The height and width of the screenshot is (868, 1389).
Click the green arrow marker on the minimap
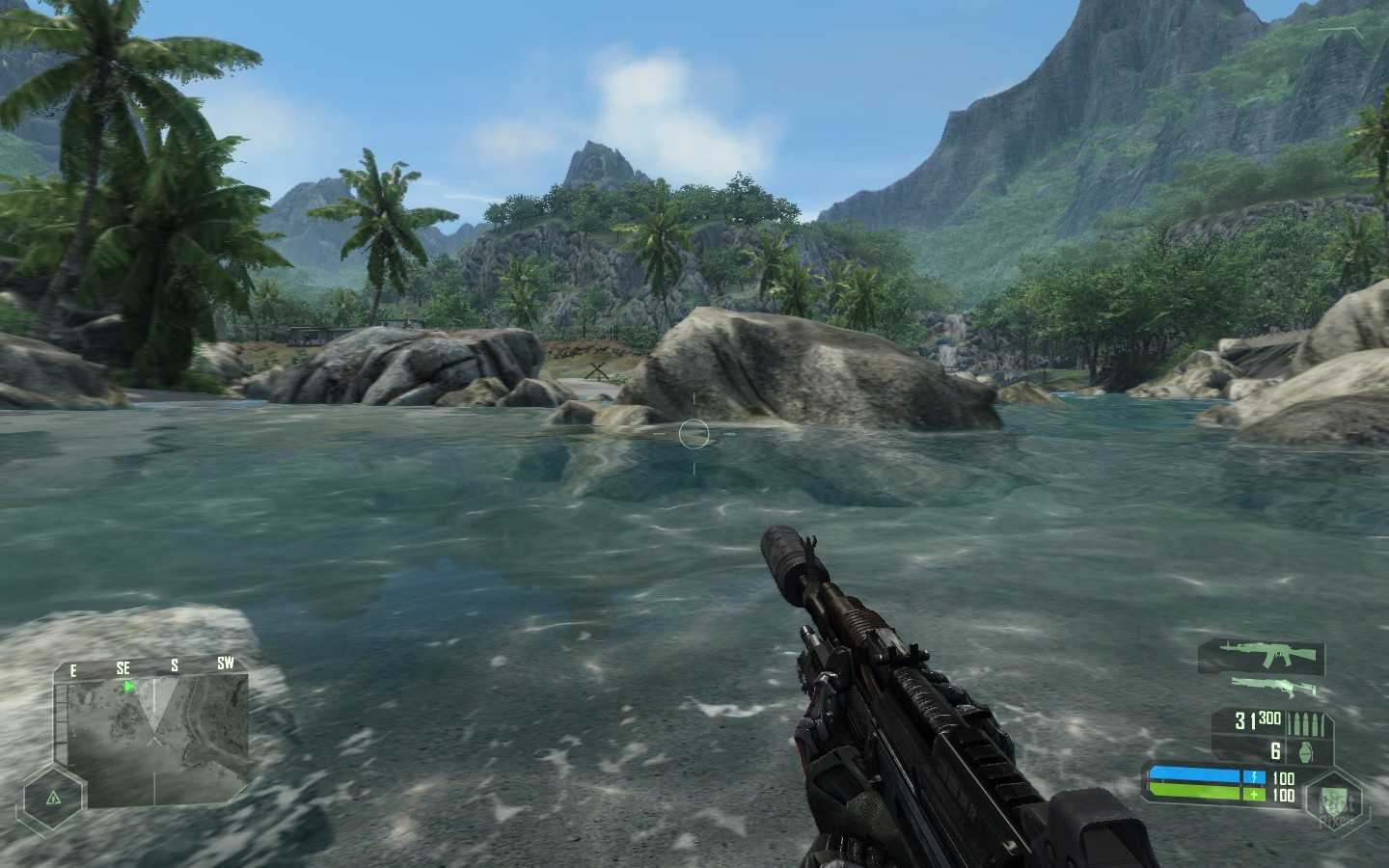pyautogui.click(x=128, y=687)
